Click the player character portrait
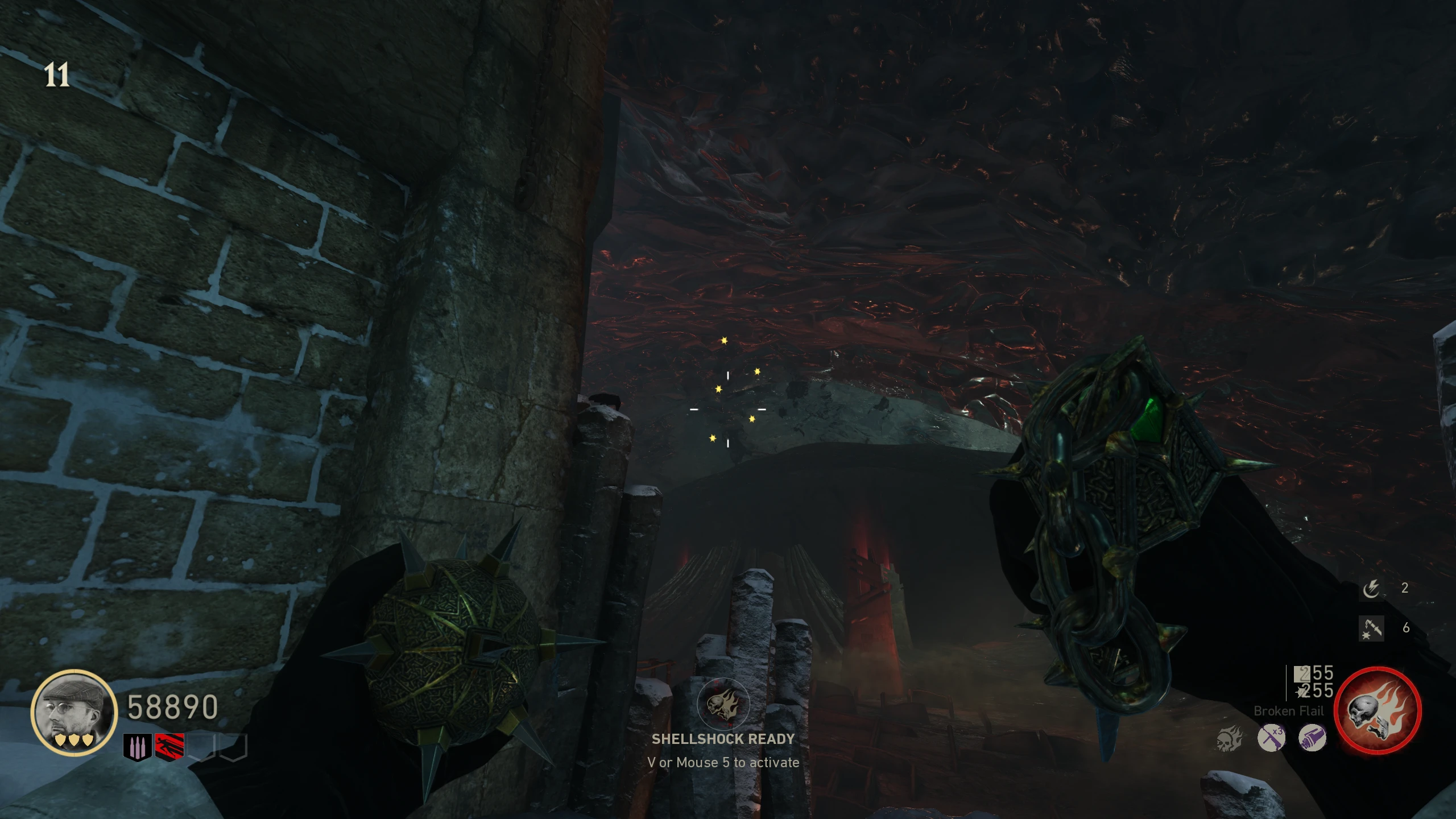 pyautogui.click(x=74, y=712)
